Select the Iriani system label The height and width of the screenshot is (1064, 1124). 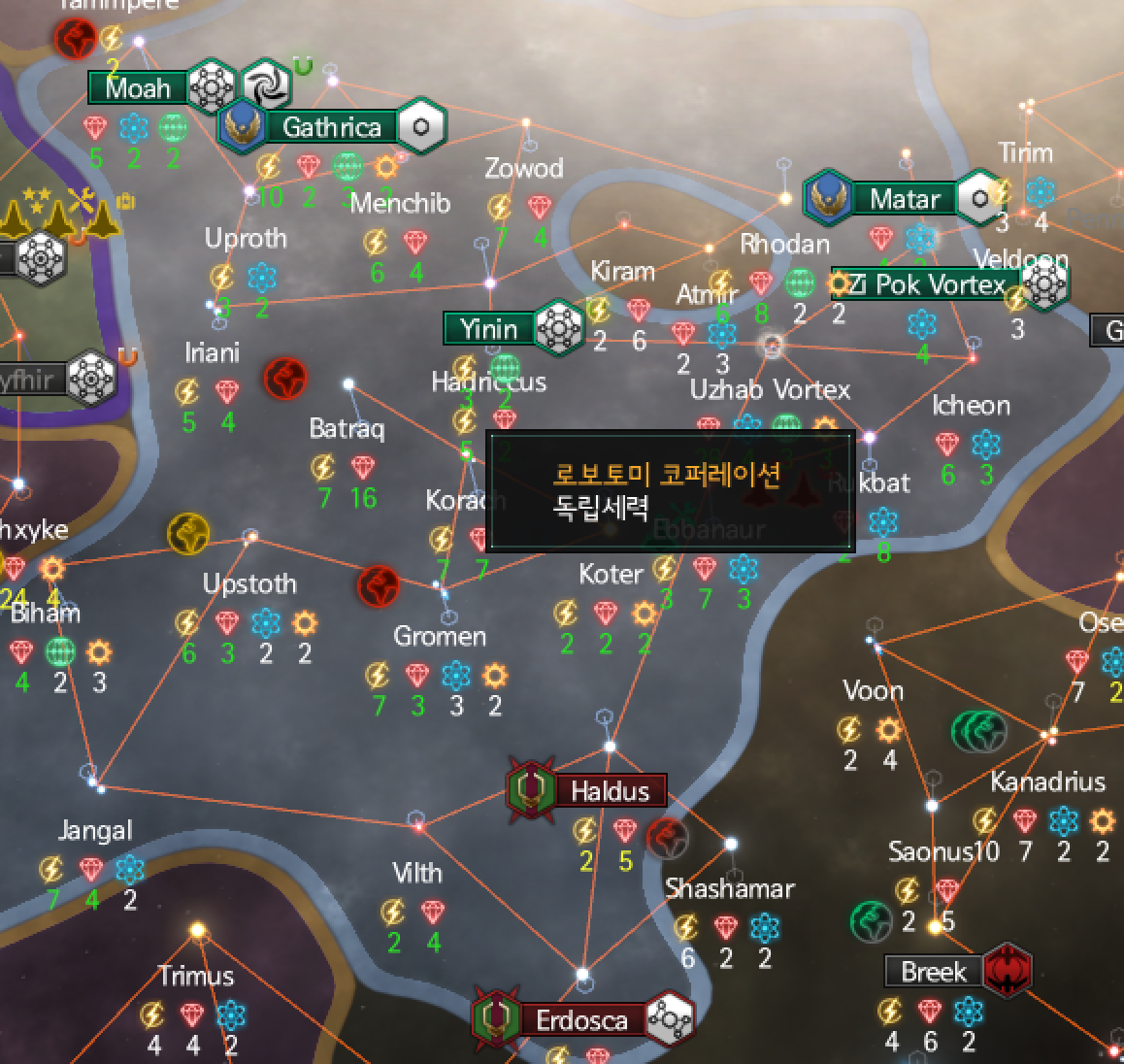(x=212, y=352)
